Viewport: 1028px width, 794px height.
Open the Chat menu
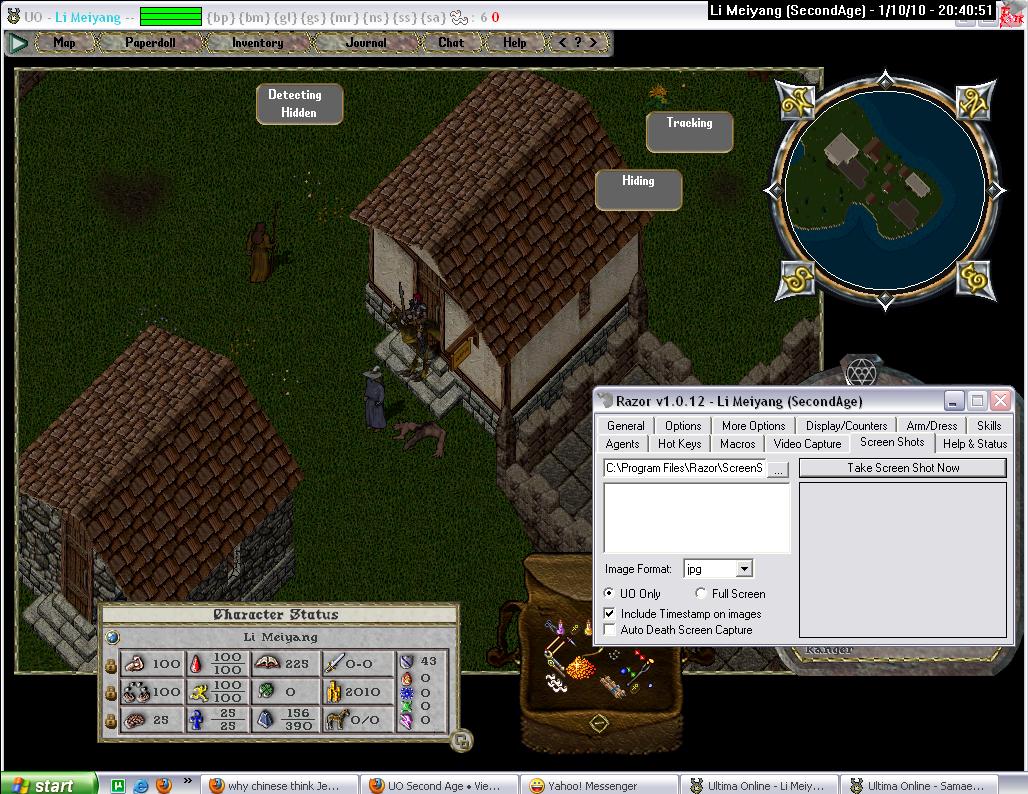[451, 43]
